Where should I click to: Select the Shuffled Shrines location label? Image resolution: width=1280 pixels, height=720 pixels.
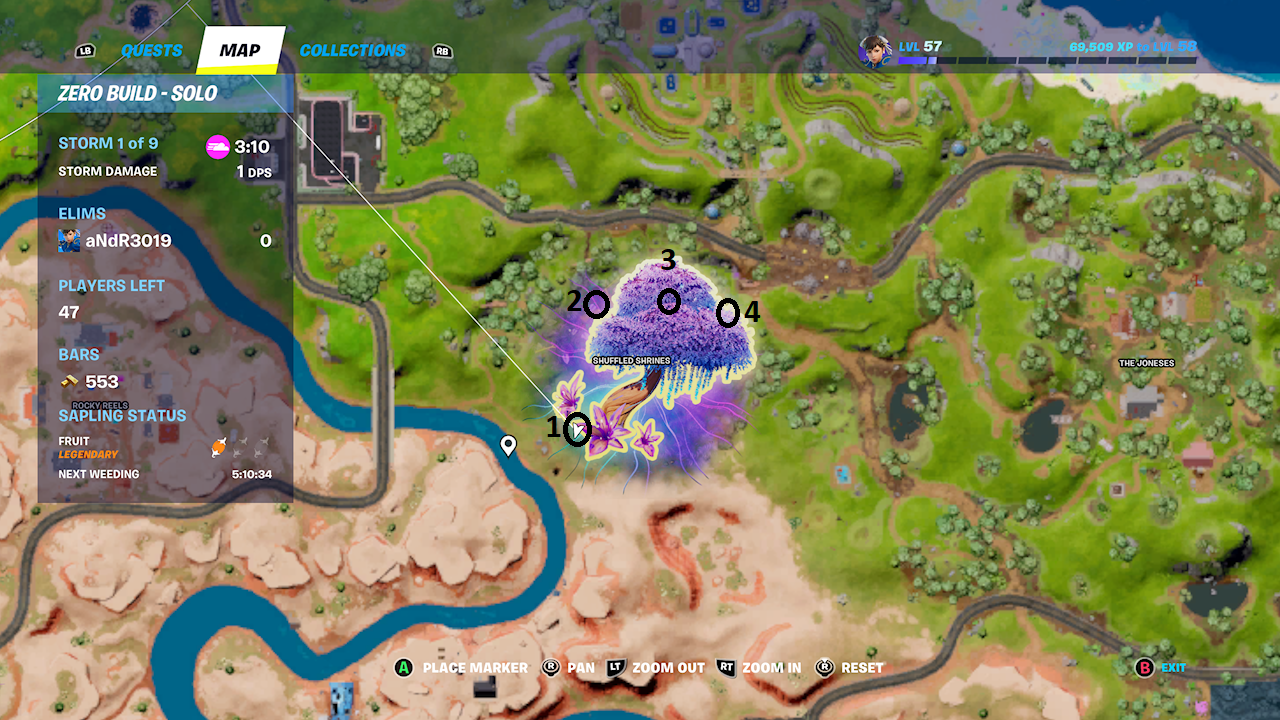click(x=631, y=360)
